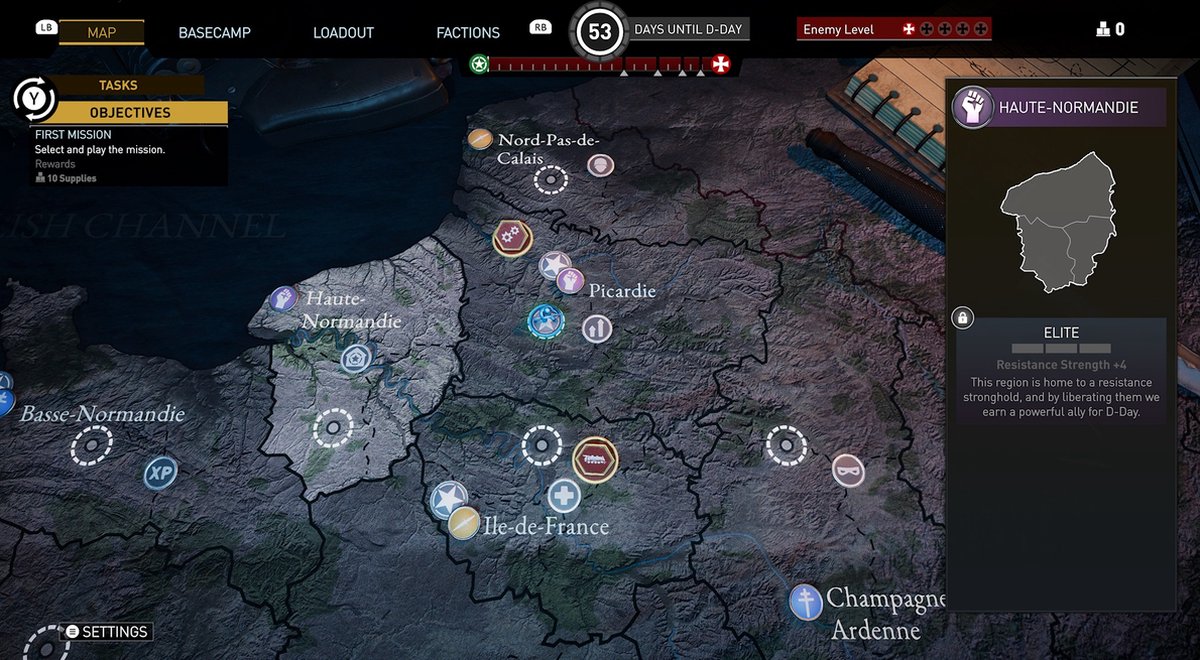Click the Haute-Normandie region outline thumbnail

point(1058,222)
